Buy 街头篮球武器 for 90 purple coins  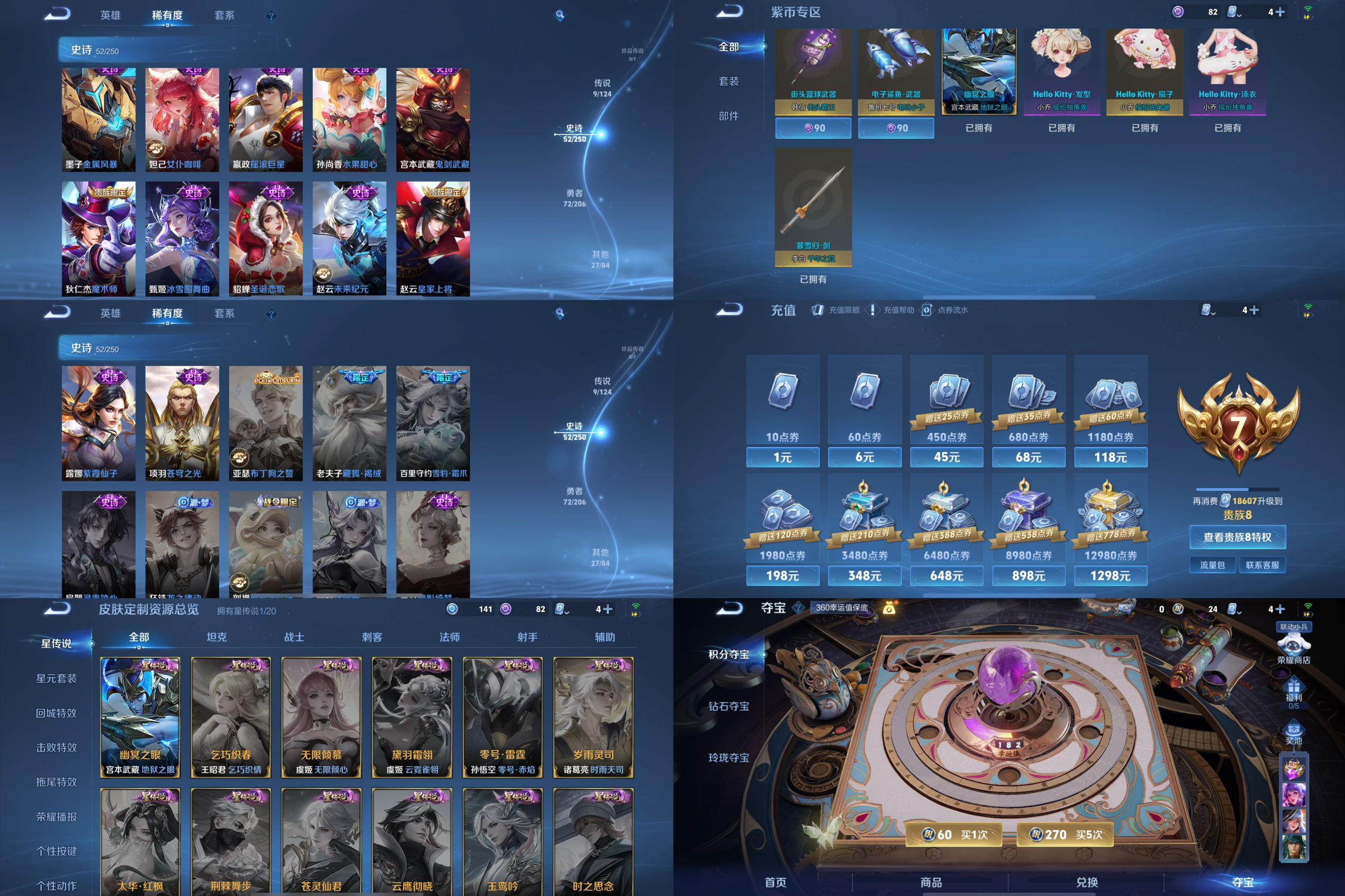(x=813, y=128)
